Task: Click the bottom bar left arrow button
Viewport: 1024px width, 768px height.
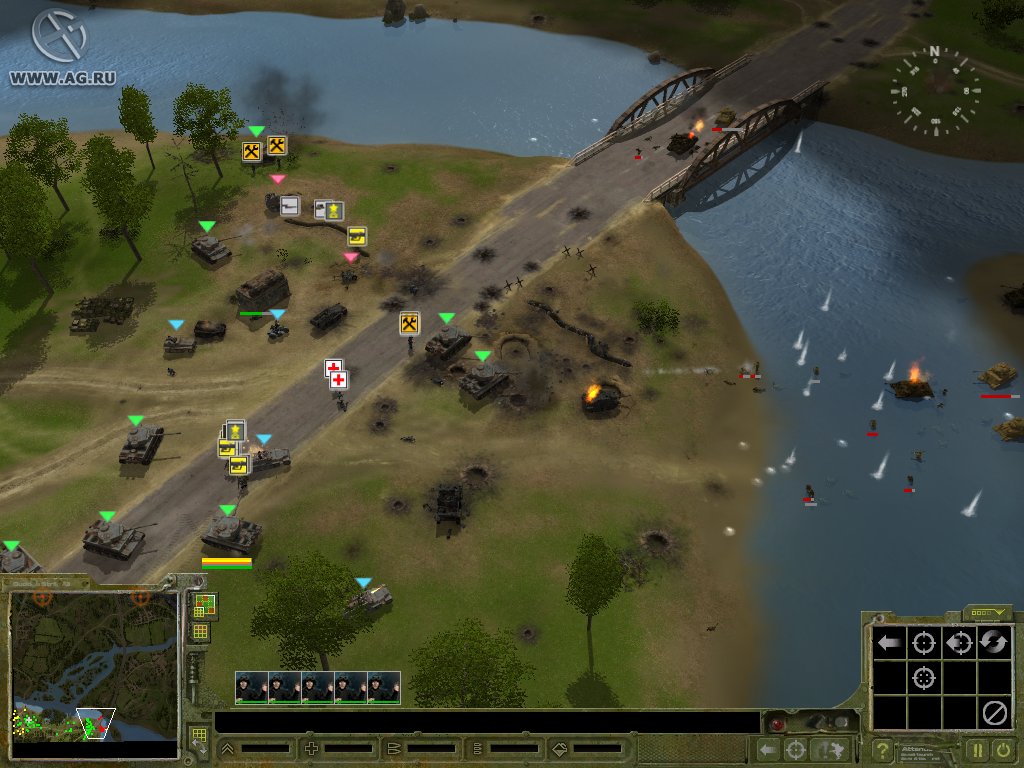Action: click(x=768, y=749)
